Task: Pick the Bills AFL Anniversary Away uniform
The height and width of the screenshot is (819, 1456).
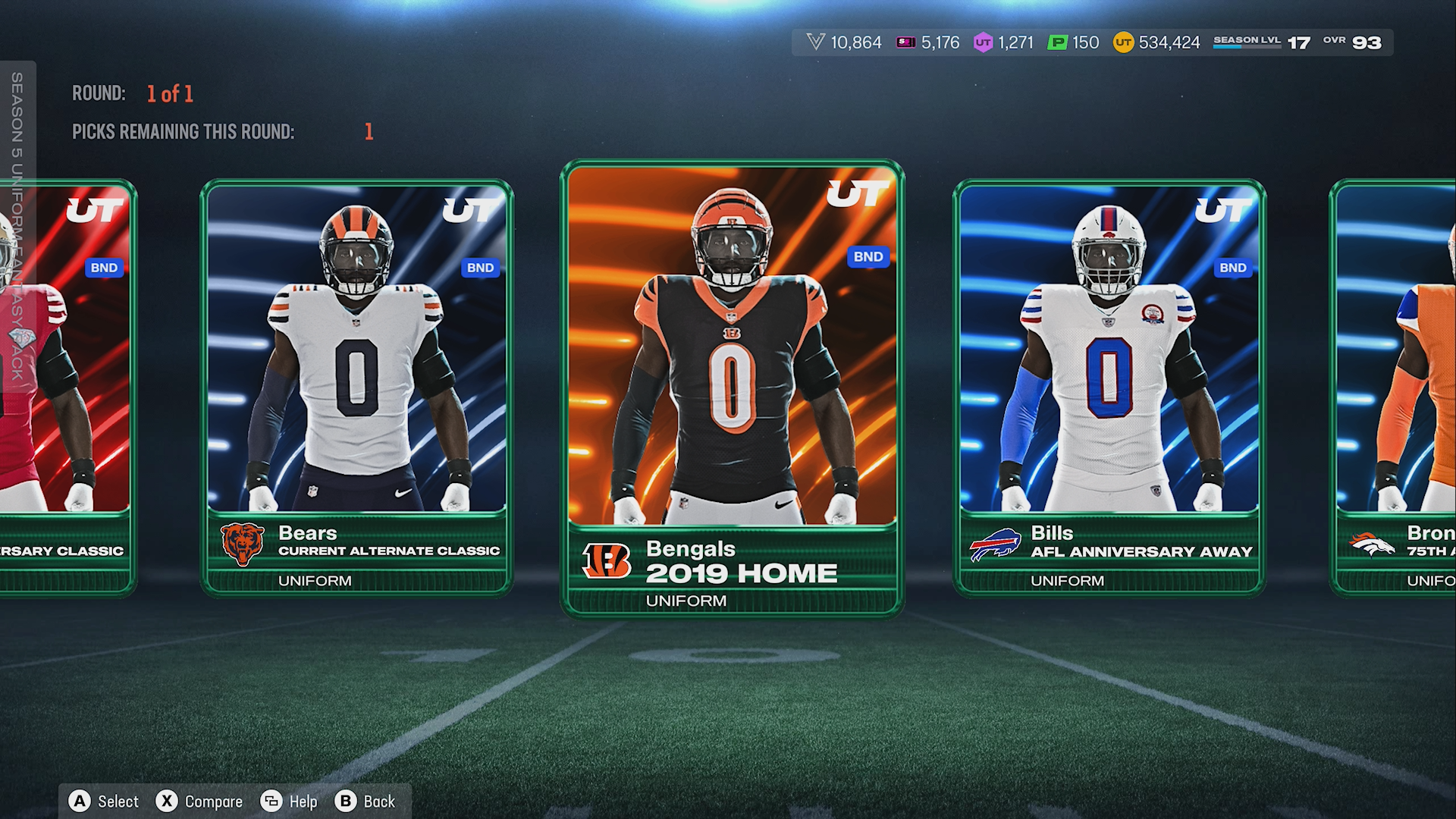Action: 1109,387
